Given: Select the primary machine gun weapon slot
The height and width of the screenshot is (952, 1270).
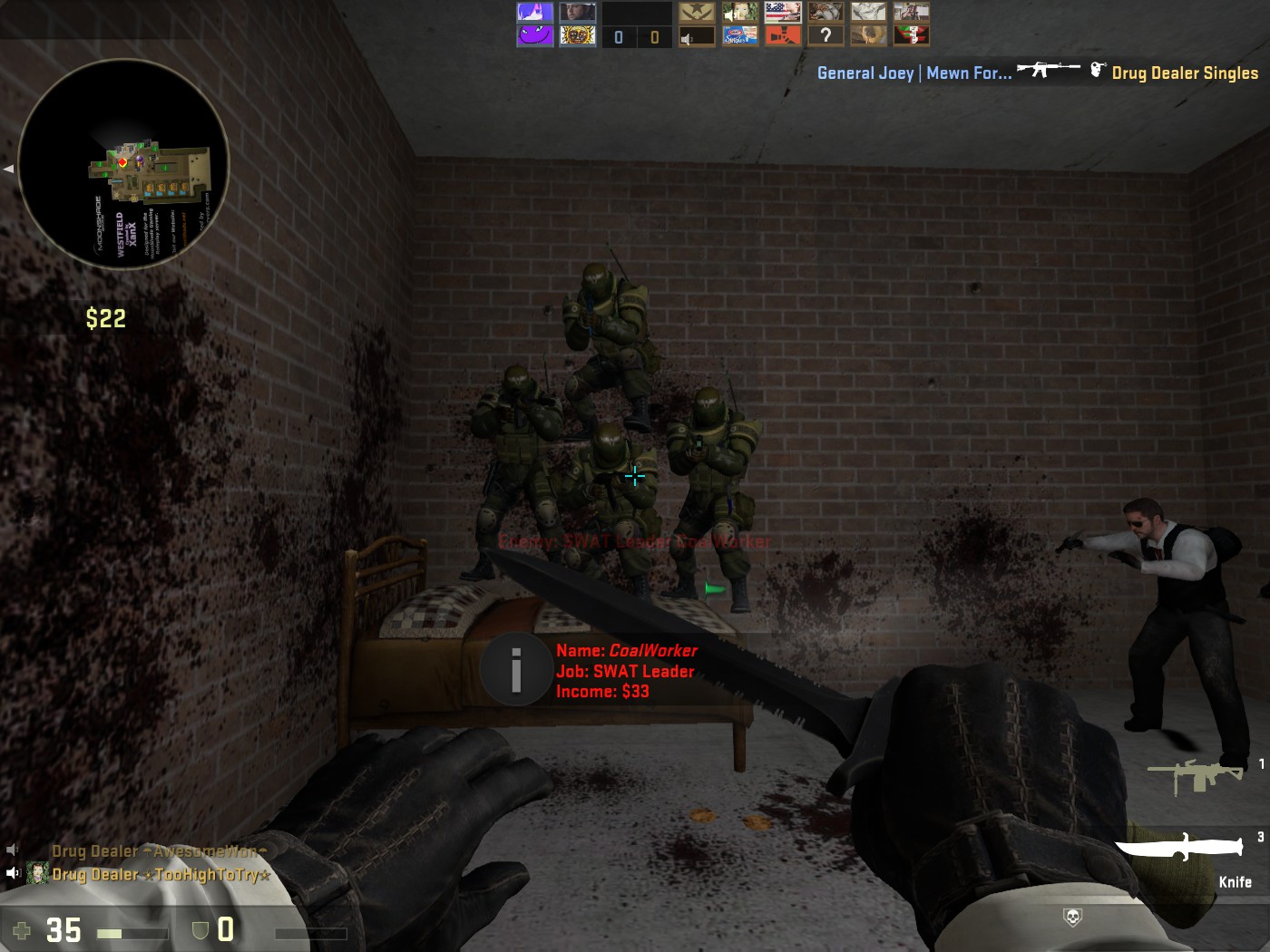Looking at the screenshot, I should (1196, 775).
